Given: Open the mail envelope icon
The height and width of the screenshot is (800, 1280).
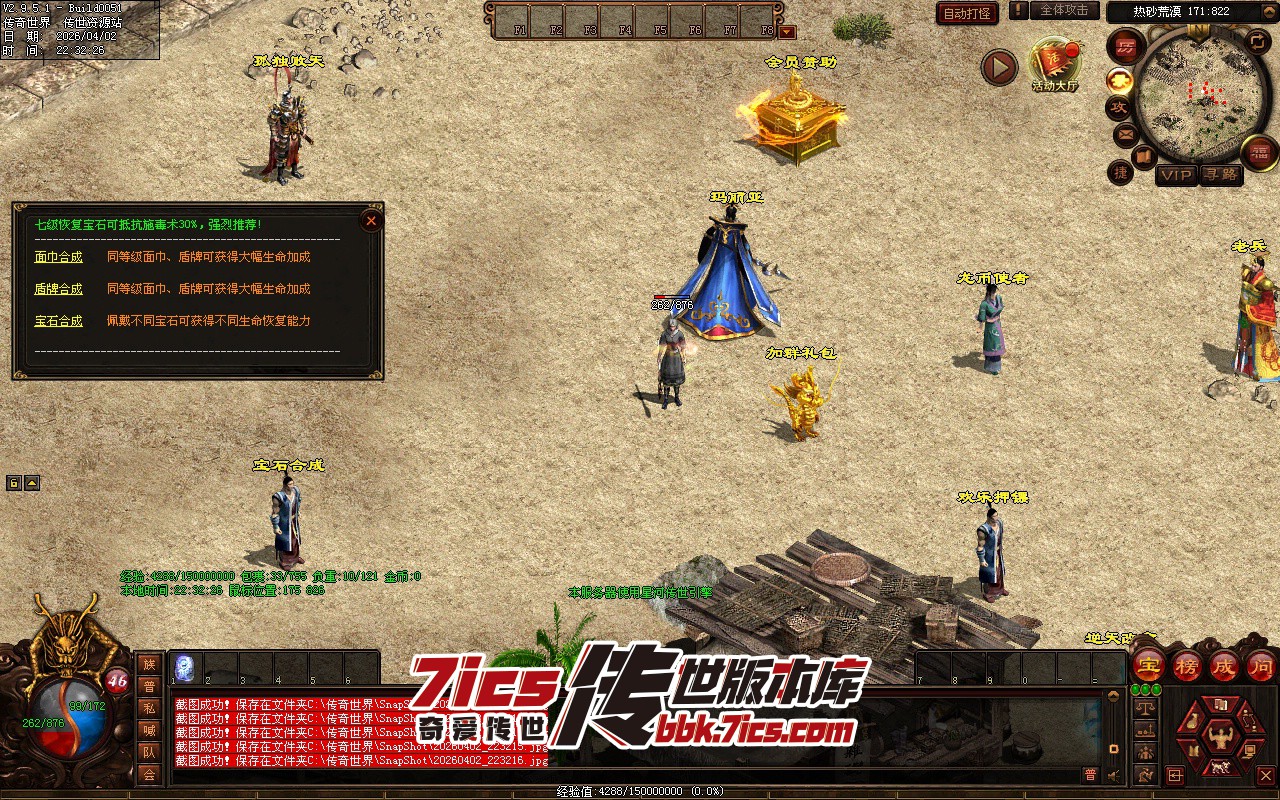Looking at the screenshot, I should tap(1125, 133).
